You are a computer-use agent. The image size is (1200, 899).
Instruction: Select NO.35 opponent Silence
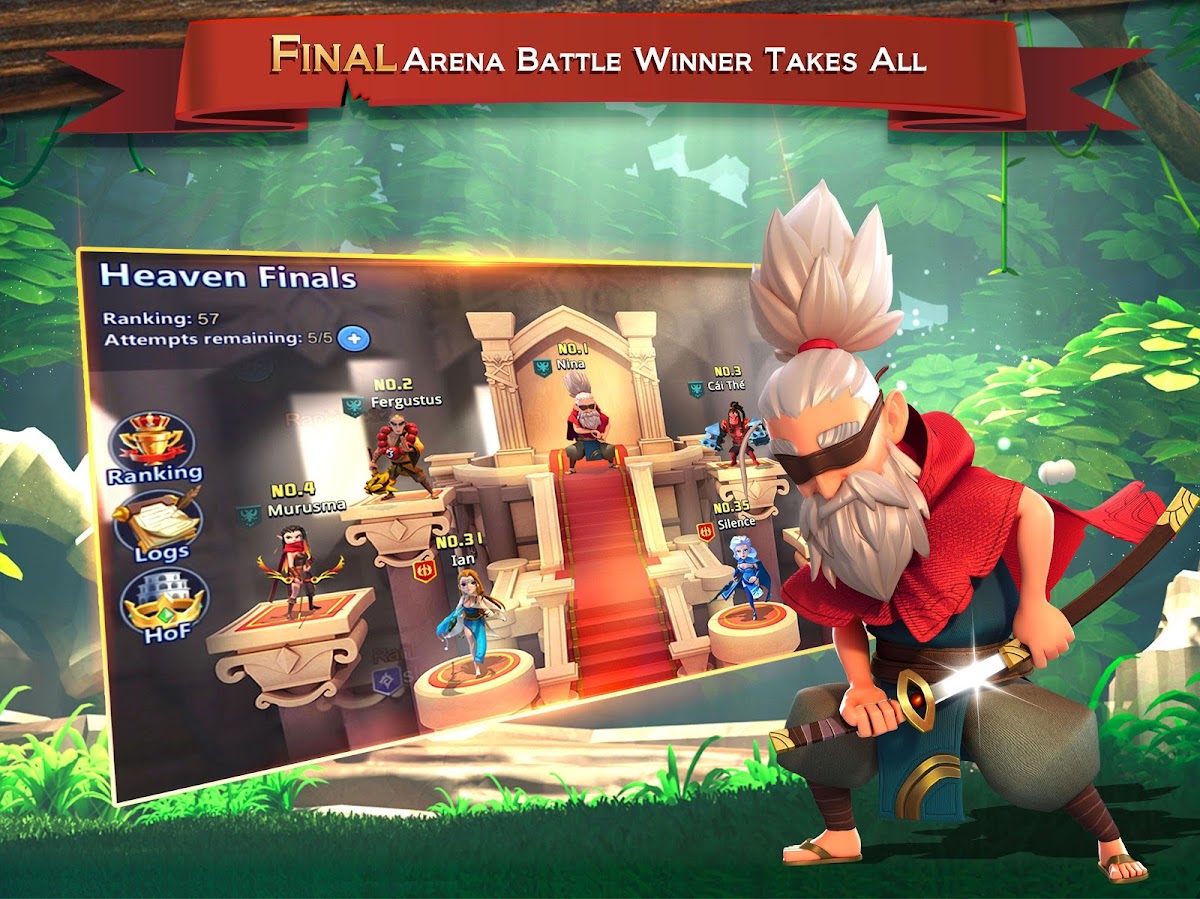coord(744,571)
